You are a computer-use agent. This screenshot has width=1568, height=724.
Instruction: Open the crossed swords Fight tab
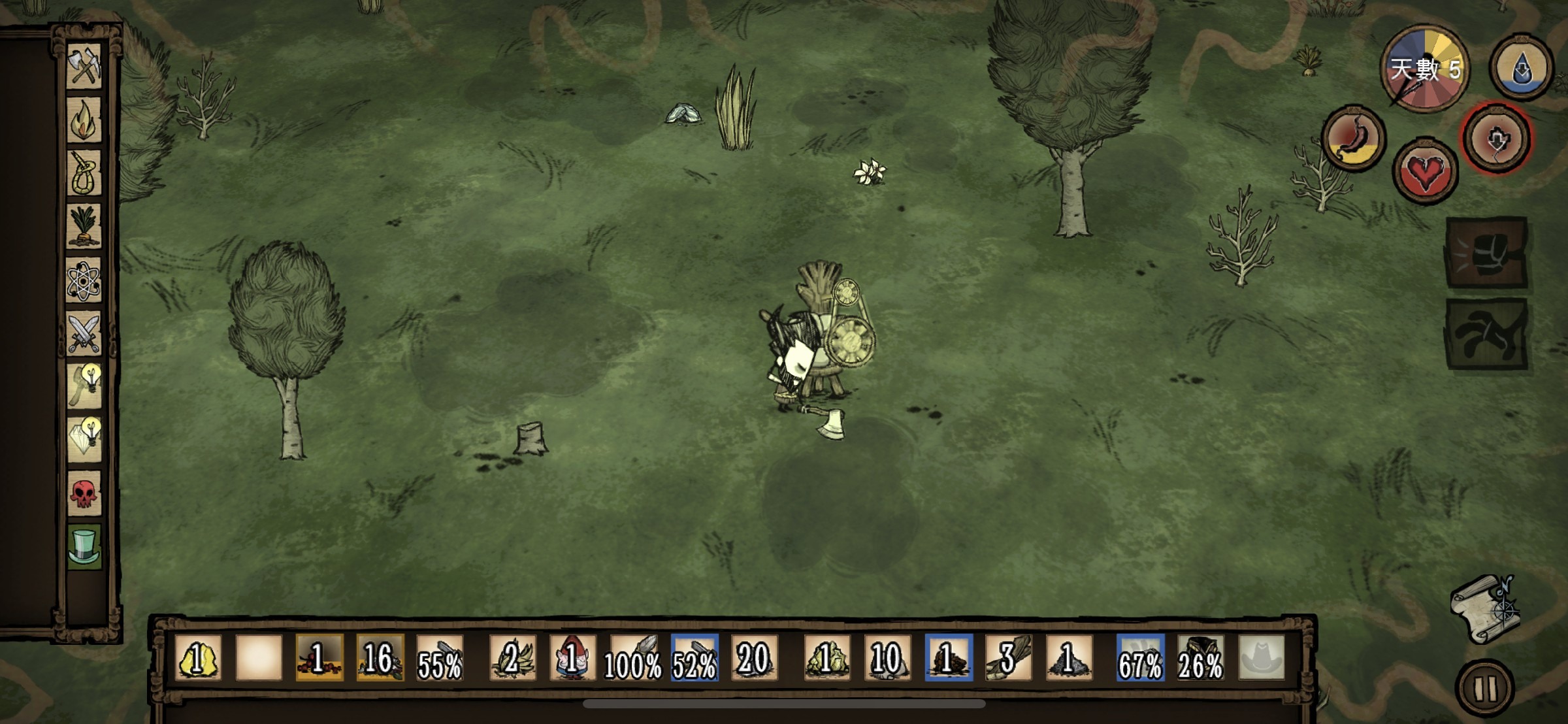click(84, 333)
